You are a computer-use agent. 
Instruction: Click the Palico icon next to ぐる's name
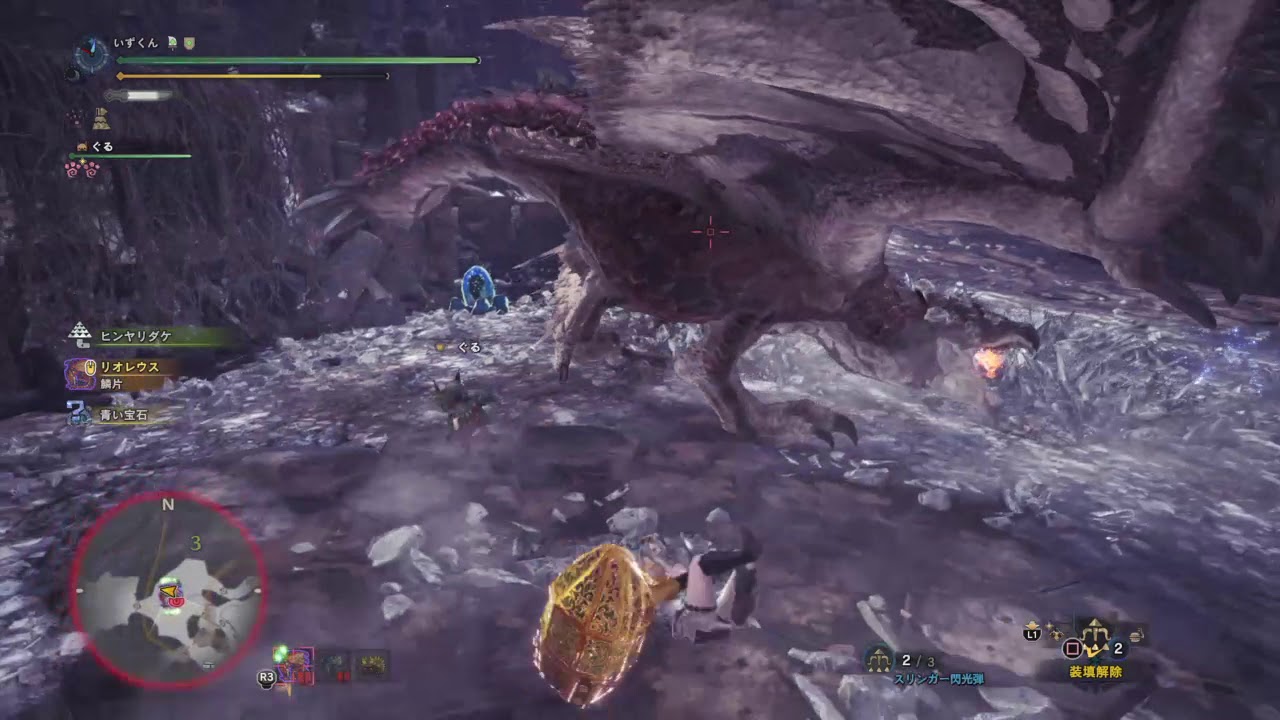[82, 146]
